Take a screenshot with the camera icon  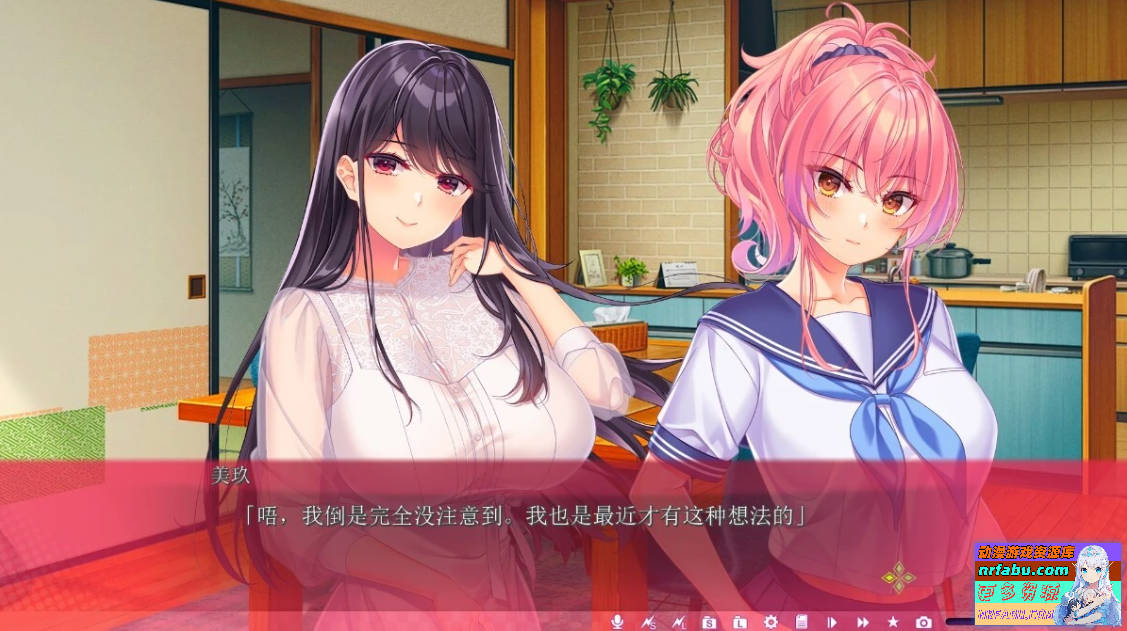coord(924,622)
